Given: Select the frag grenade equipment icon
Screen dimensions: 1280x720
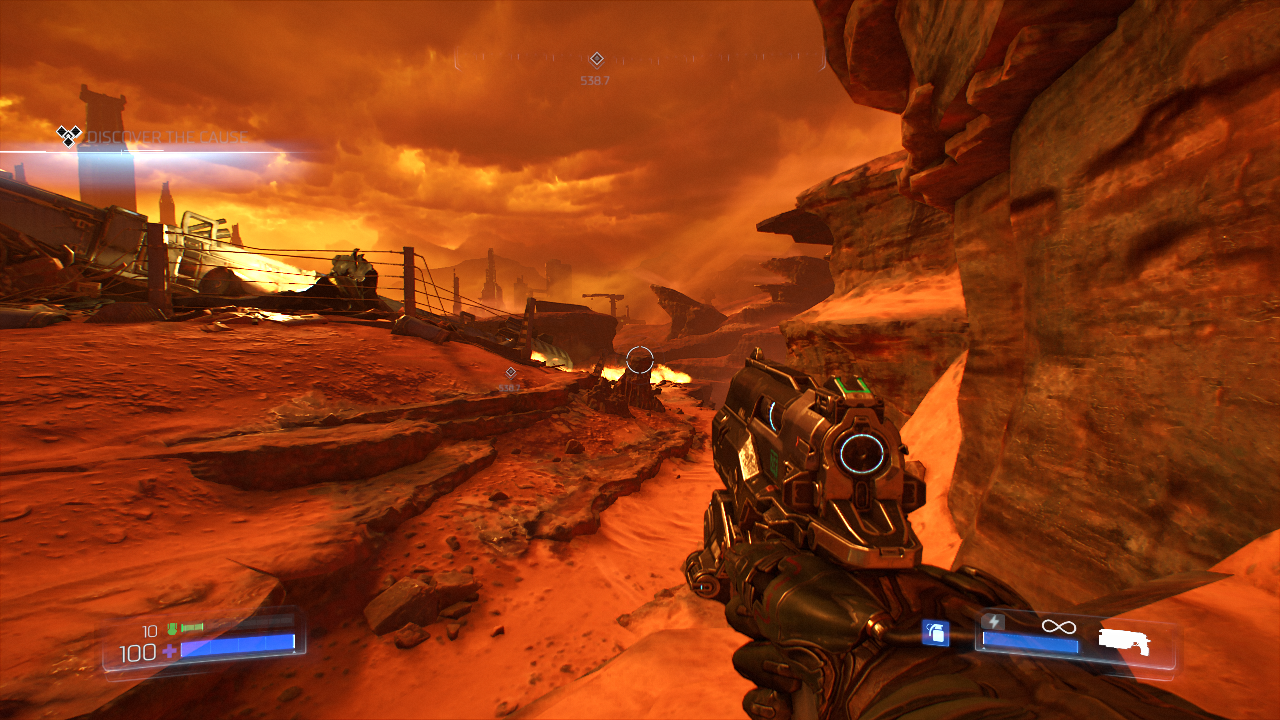Looking at the screenshot, I should coord(935,632).
